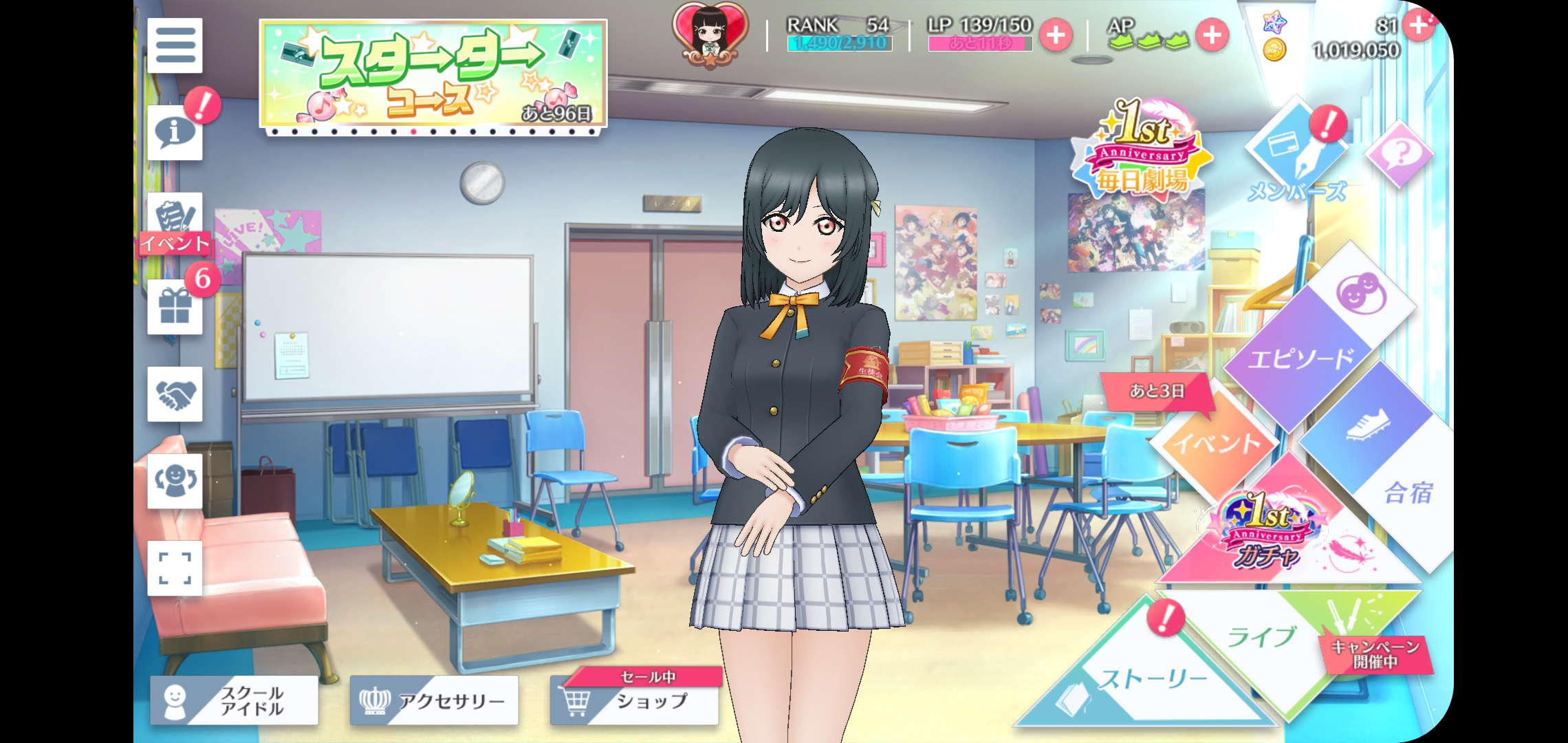The height and width of the screenshot is (743, 1568).
Task: Tap the Starter Course banner
Action: pyautogui.click(x=433, y=74)
